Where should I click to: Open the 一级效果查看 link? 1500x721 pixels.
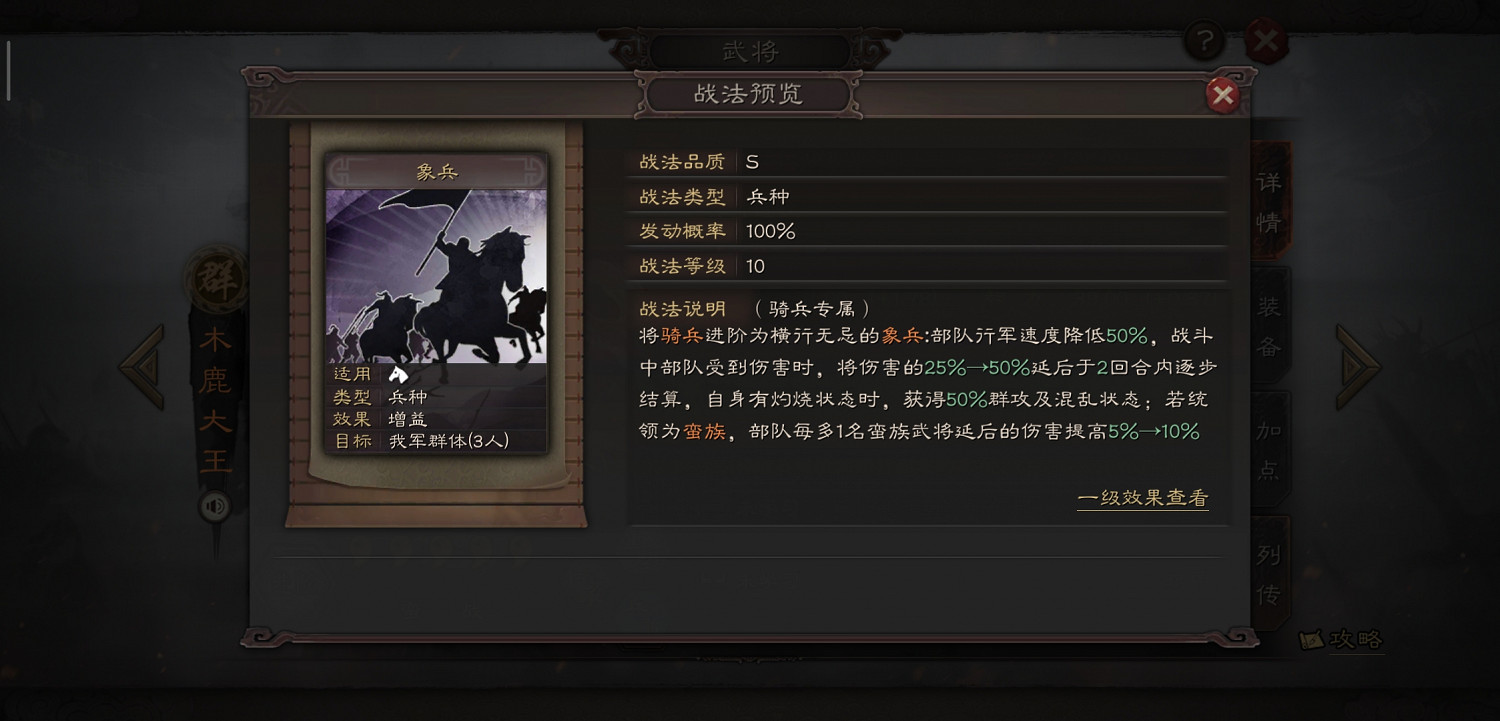click(1143, 497)
